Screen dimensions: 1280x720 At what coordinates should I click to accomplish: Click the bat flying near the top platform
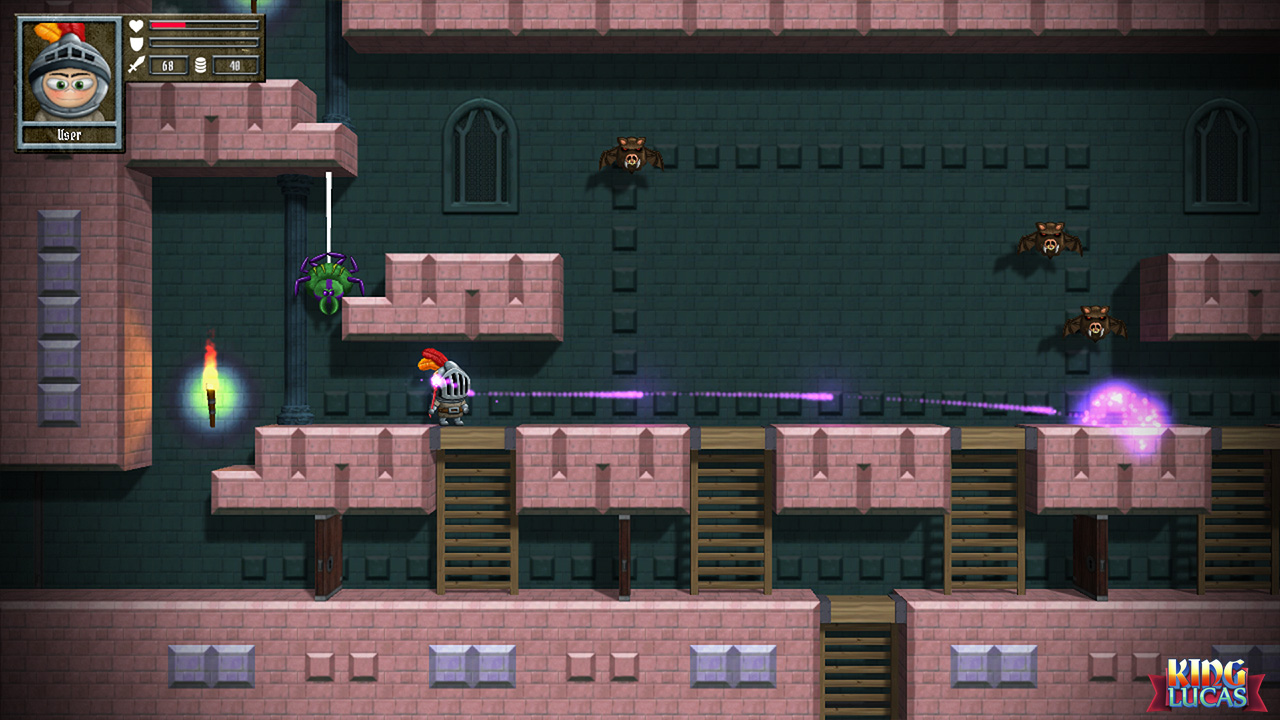tap(630, 155)
